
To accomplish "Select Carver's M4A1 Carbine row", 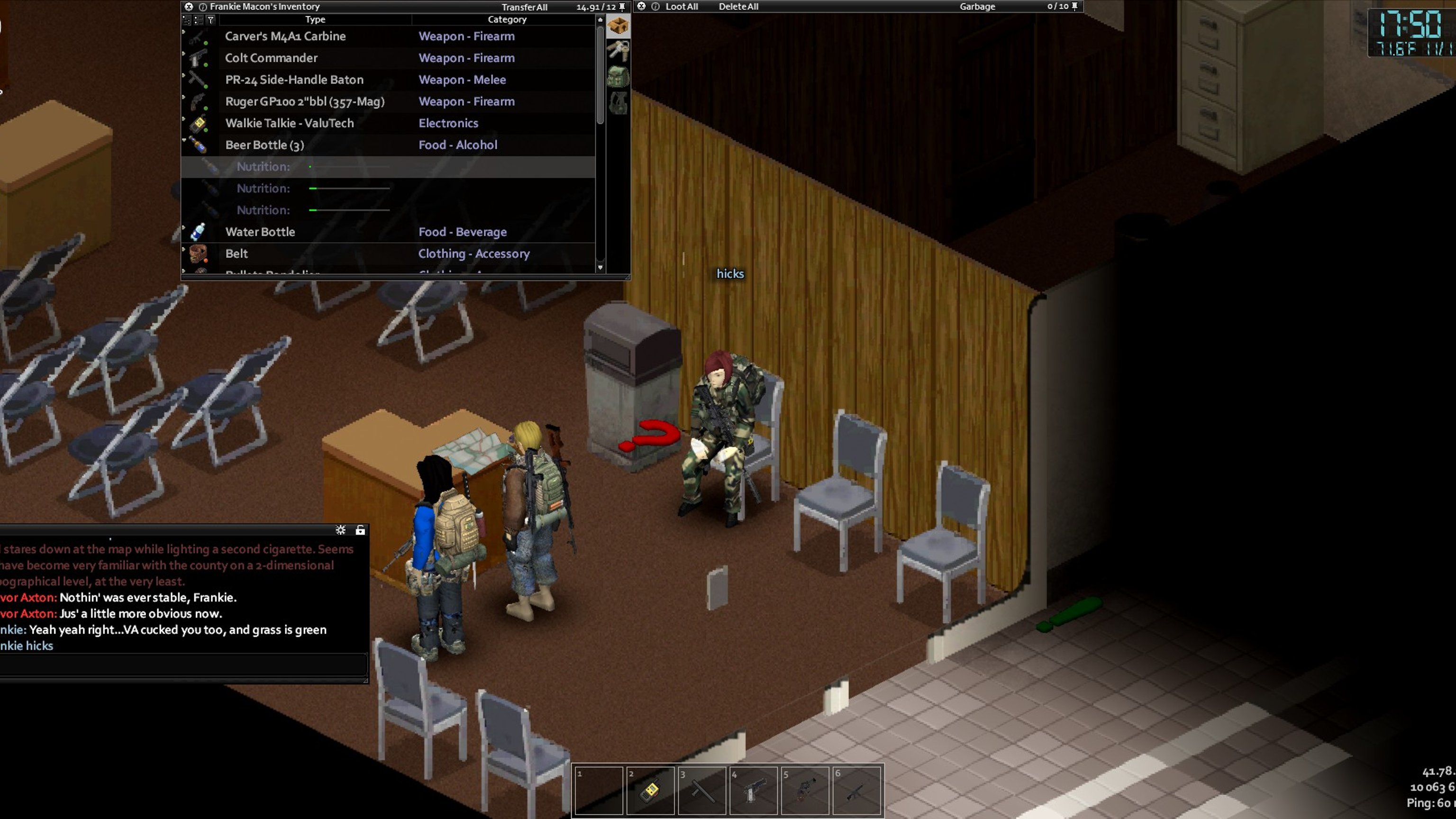I will pyautogui.click(x=285, y=36).
